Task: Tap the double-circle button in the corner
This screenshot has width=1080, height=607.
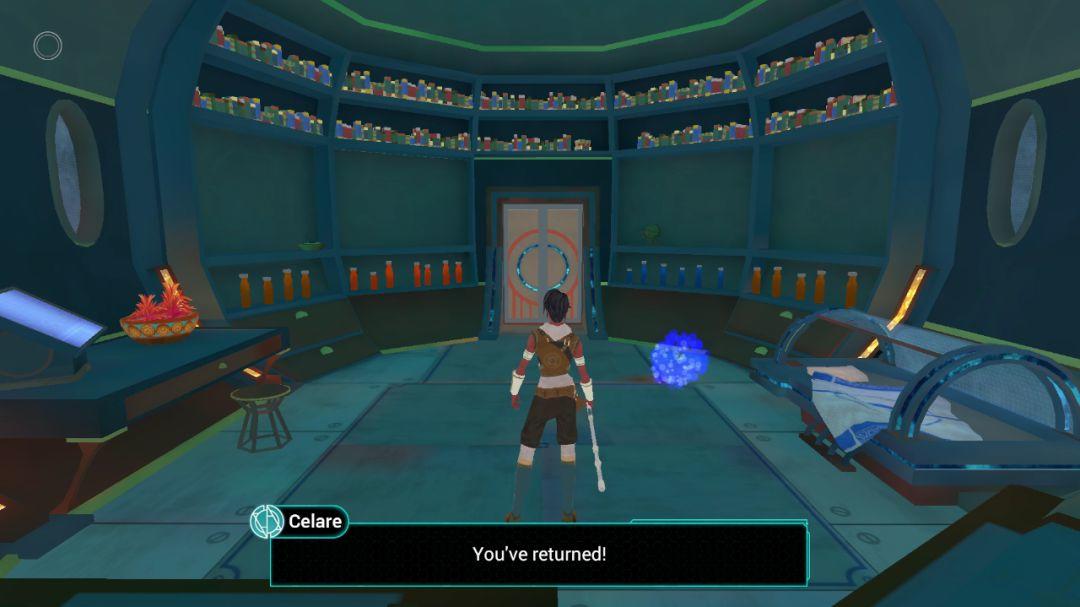Action: coord(48,46)
